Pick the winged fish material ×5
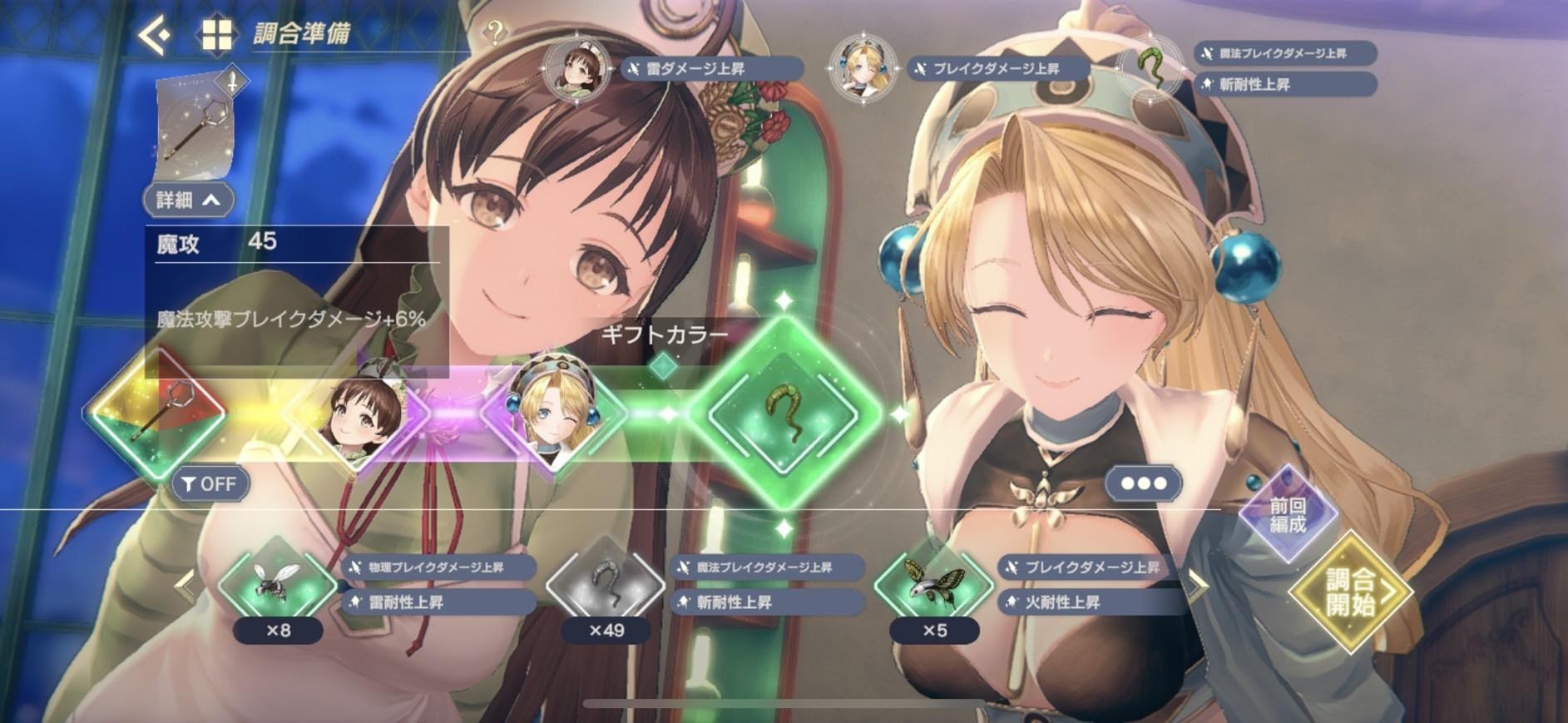This screenshot has width=1568, height=723. click(x=934, y=586)
